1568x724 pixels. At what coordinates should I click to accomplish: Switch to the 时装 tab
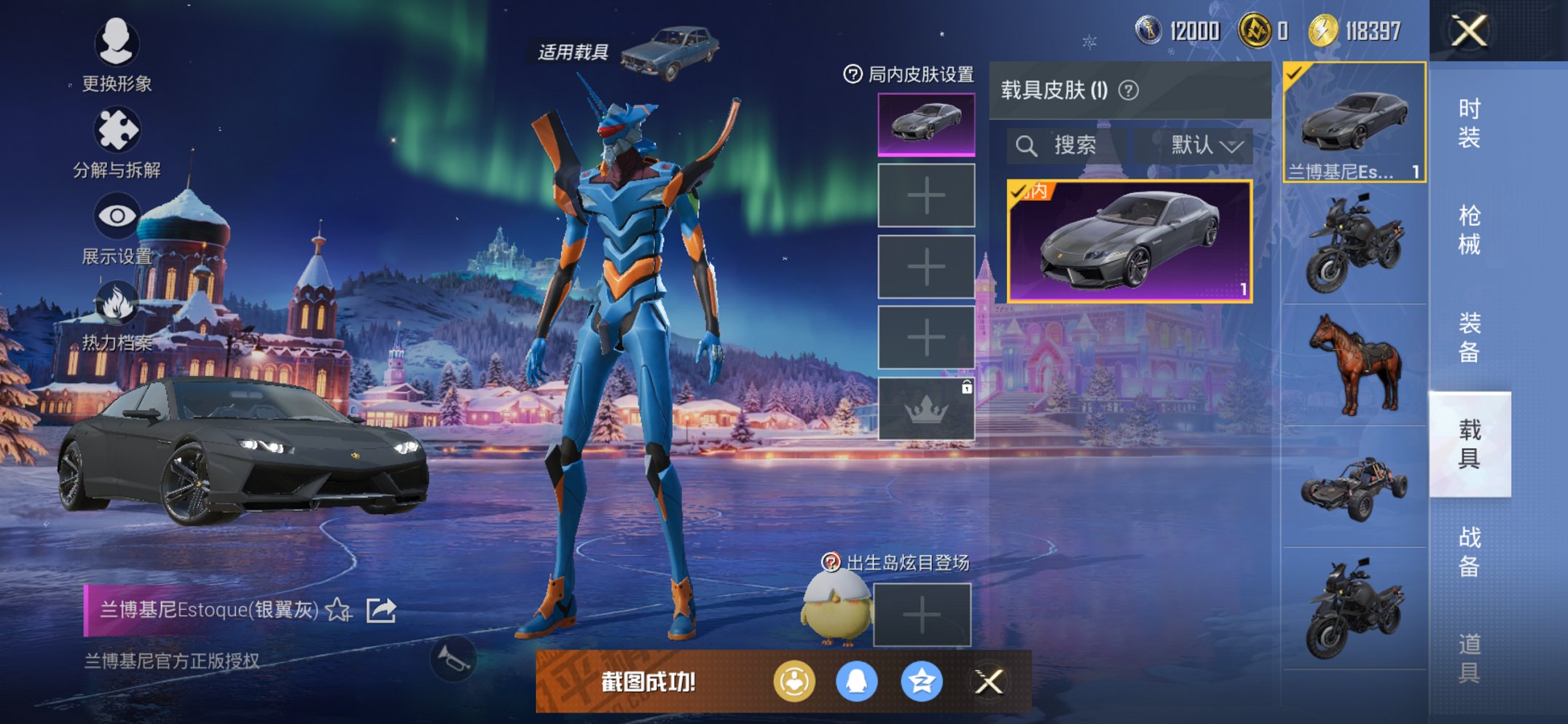1473,120
